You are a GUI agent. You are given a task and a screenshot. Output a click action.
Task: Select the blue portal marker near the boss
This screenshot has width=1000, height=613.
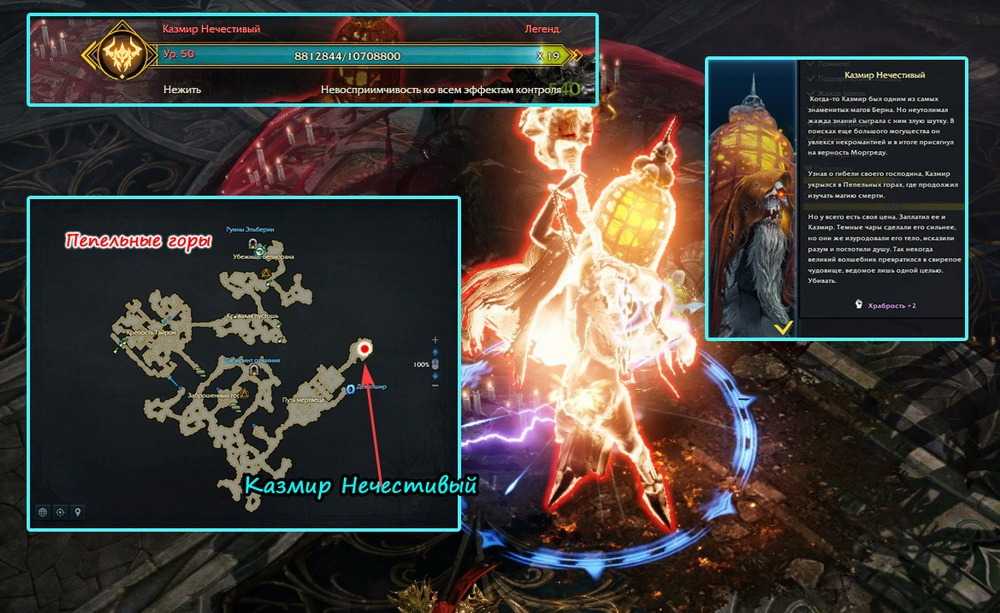pyautogui.click(x=349, y=389)
